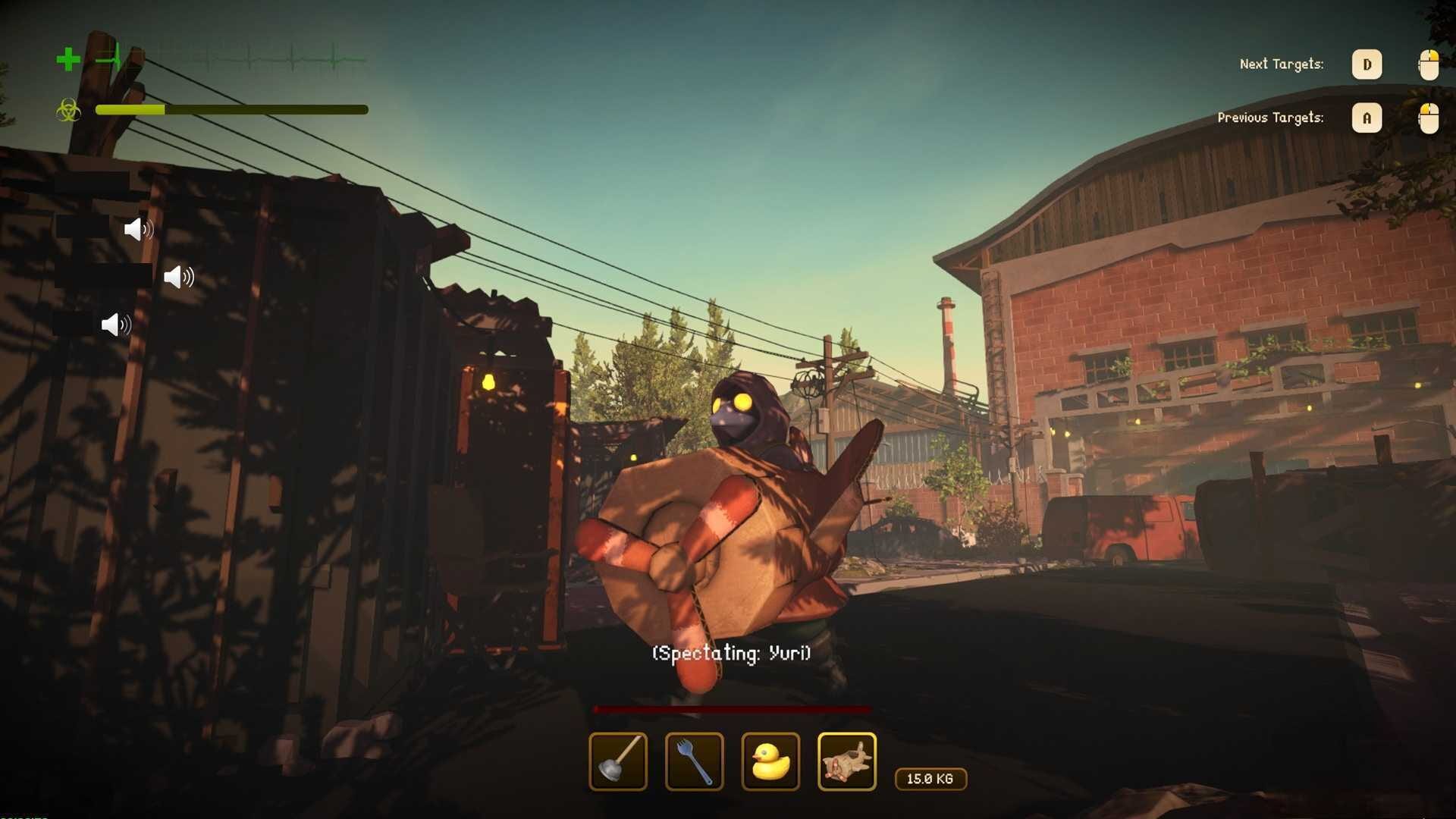Mute the second voice chat speaker icon
The image size is (1456, 819).
click(x=178, y=277)
